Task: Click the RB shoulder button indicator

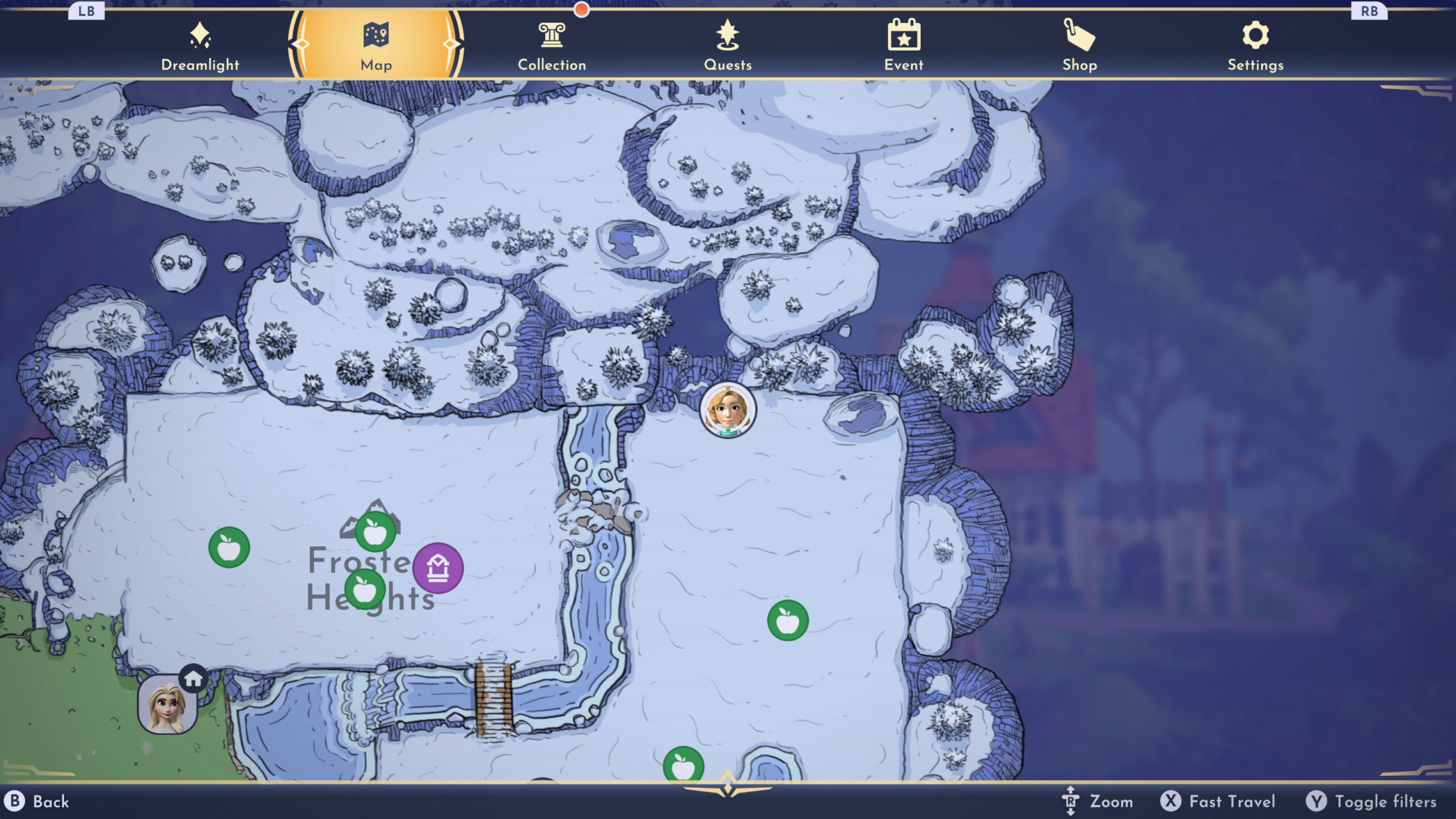Action: point(1369,10)
